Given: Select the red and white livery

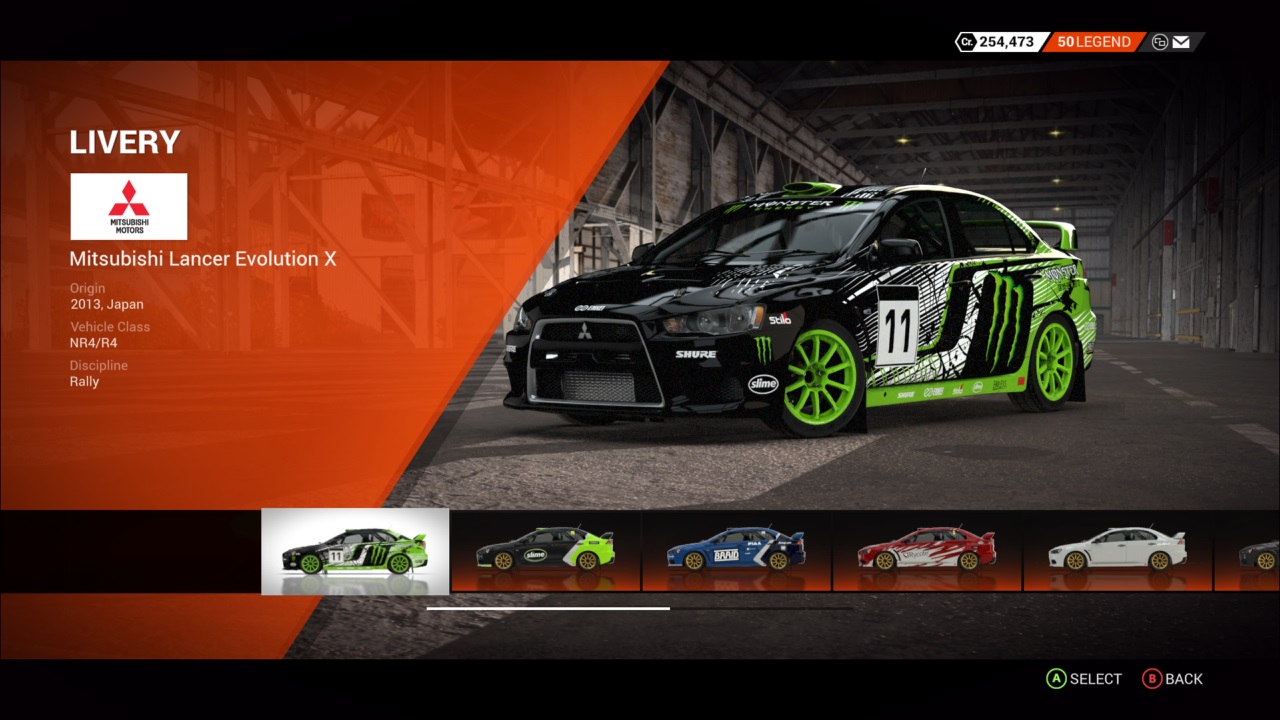Looking at the screenshot, I should (927, 551).
